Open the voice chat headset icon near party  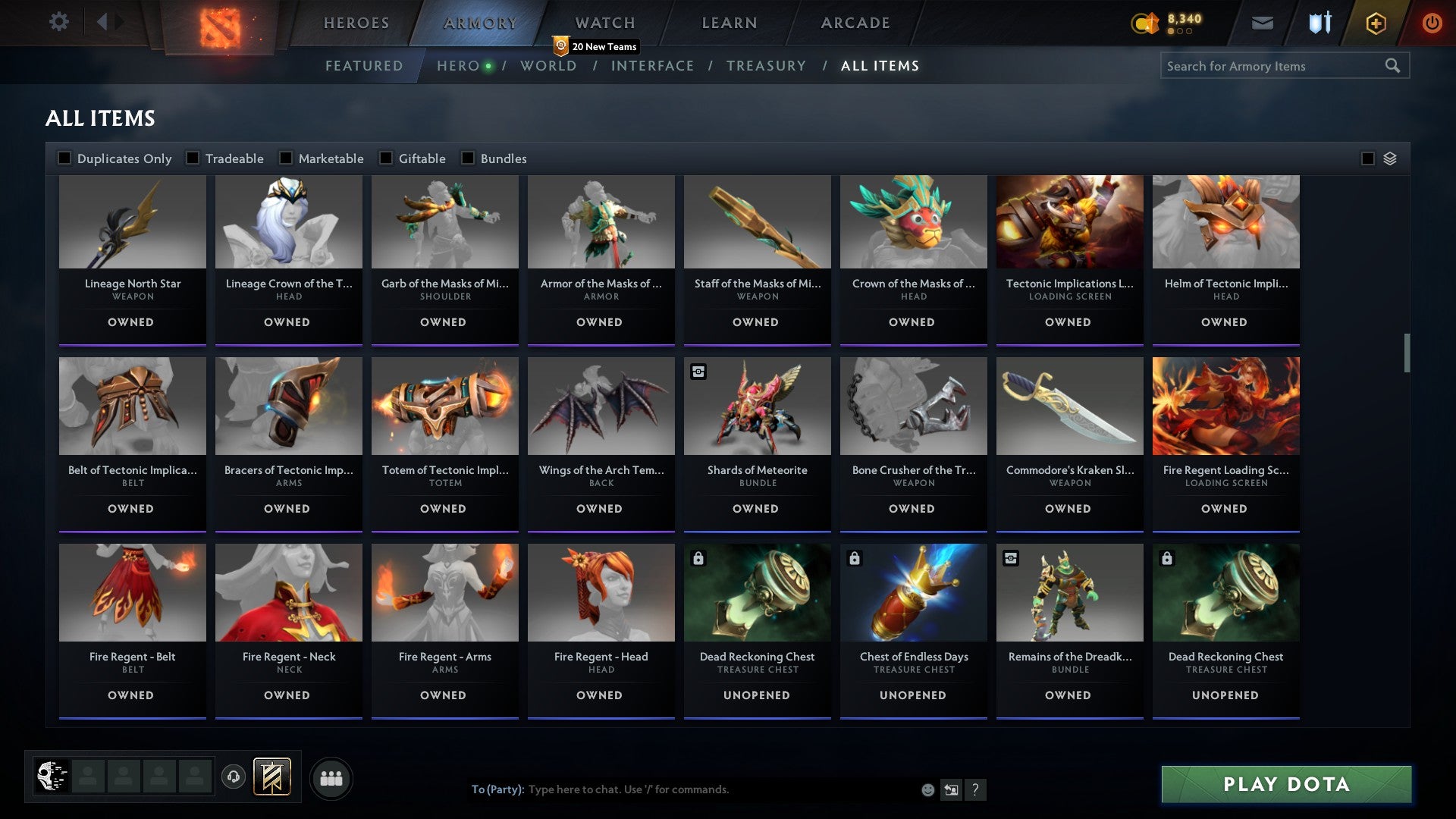point(234,777)
